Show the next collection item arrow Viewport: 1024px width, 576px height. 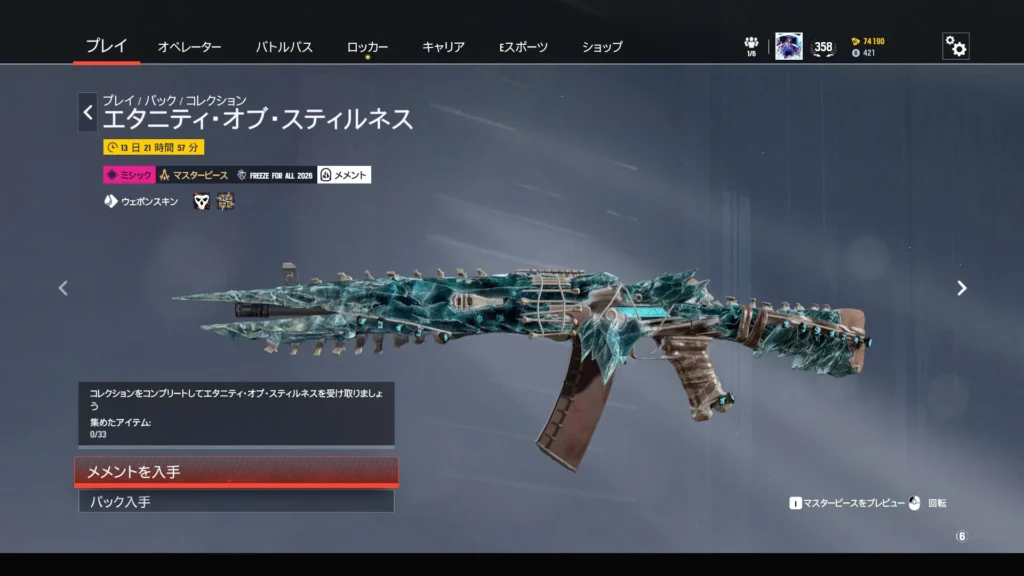click(961, 288)
